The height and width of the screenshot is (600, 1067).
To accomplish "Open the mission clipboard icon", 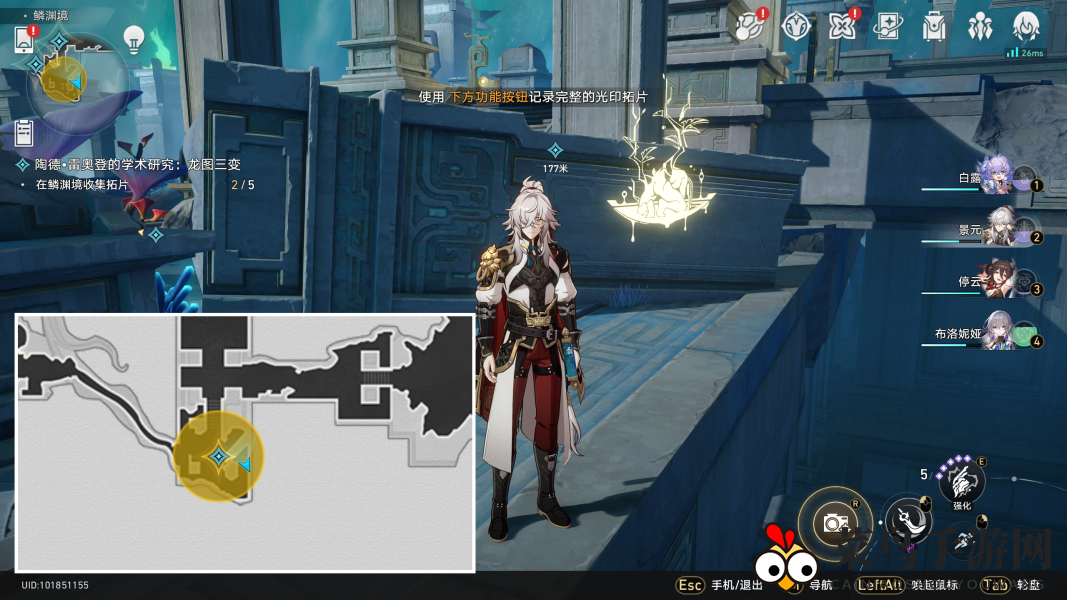I will click(25, 133).
